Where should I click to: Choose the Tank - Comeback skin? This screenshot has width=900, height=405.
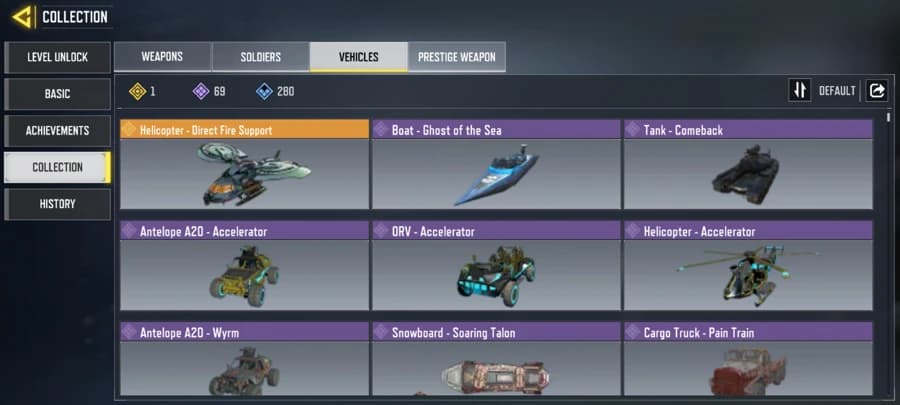[x=748, y=164]
